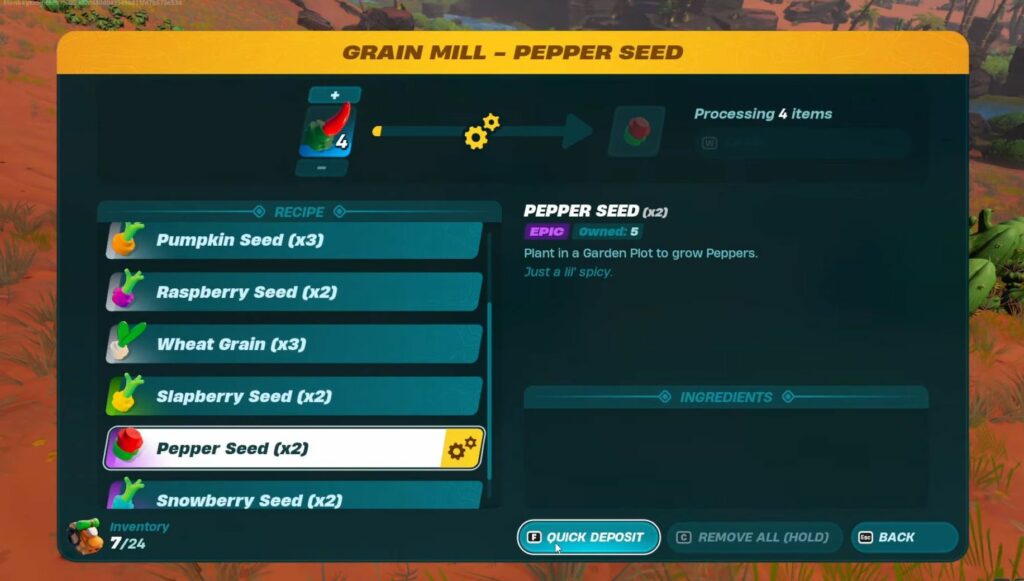
Task: Activate the Remove All button
Action: (x=754, y=537)
